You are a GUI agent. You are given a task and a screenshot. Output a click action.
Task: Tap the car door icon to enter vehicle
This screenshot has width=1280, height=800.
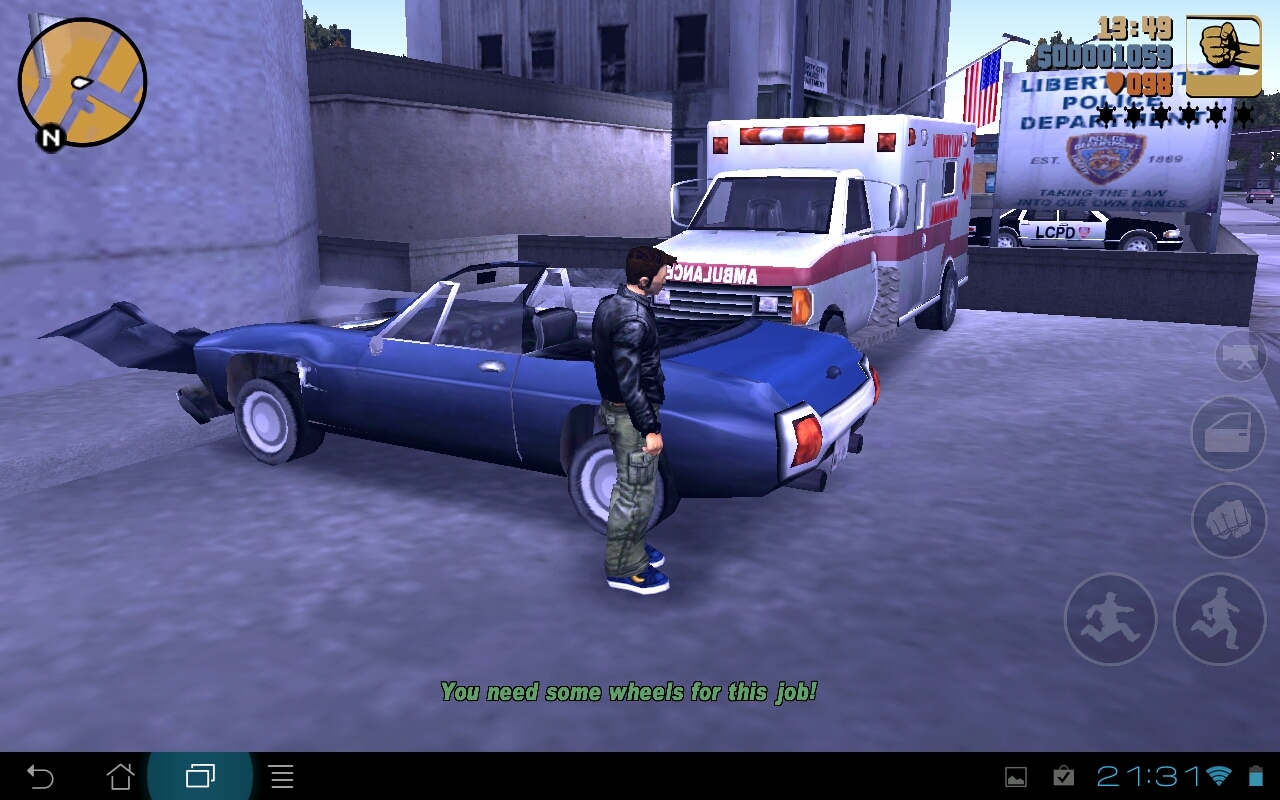pyautogui.click(x=1228, y=434)
